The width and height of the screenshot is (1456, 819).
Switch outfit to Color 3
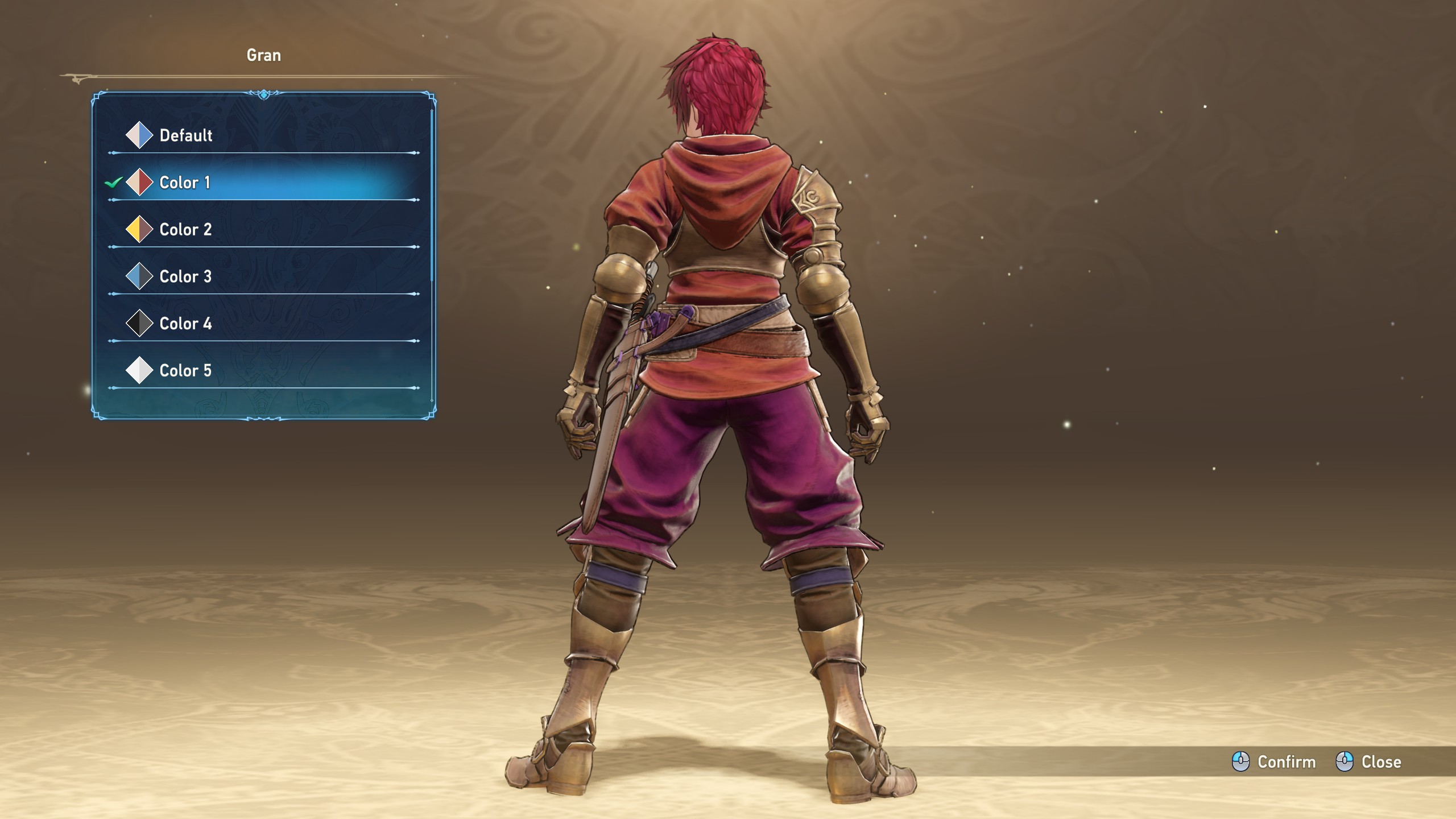(x=185, y=277)
